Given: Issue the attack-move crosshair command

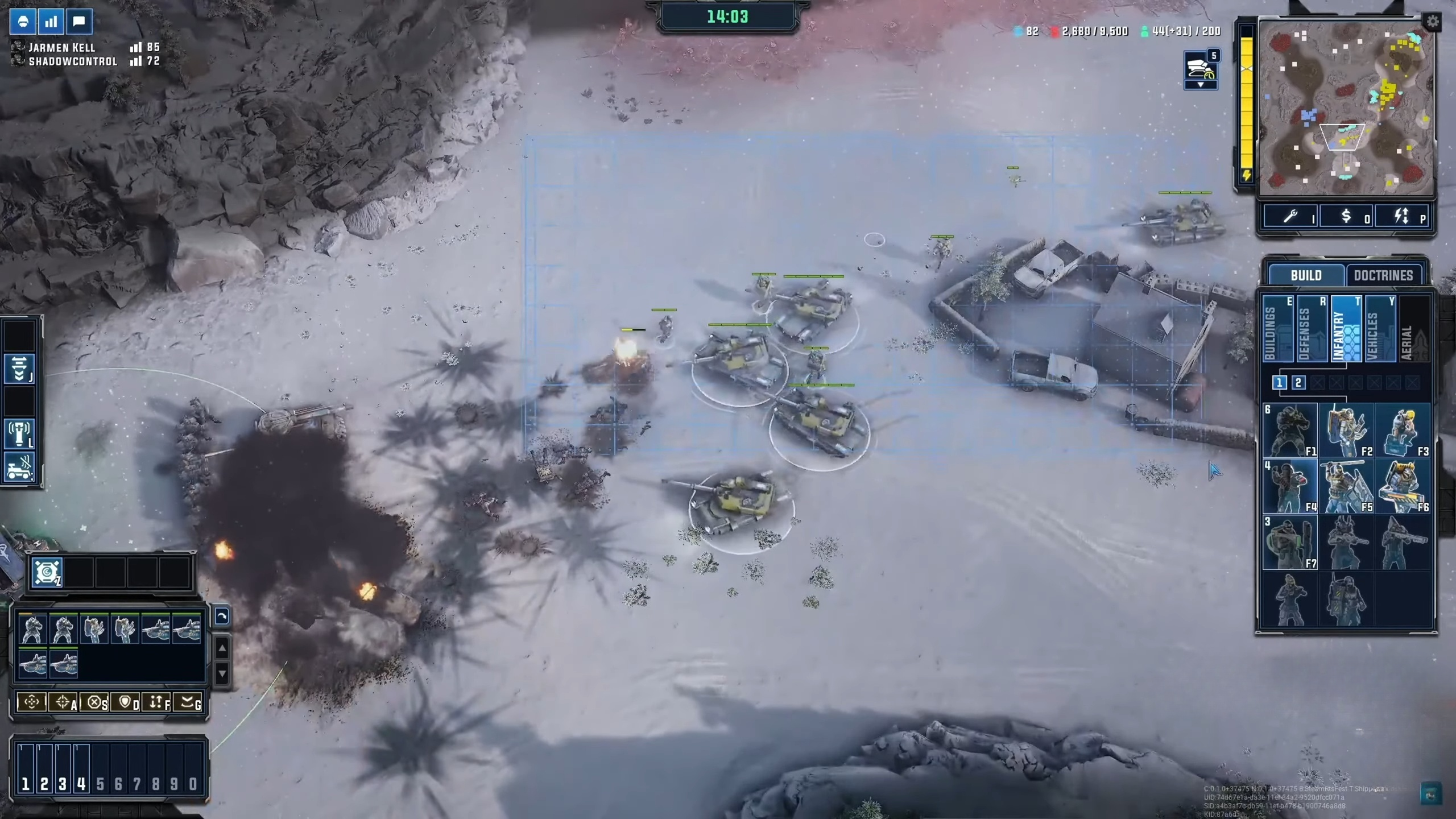Looking at the screenshot, I should pyautogui.click(x=63, y=702).
